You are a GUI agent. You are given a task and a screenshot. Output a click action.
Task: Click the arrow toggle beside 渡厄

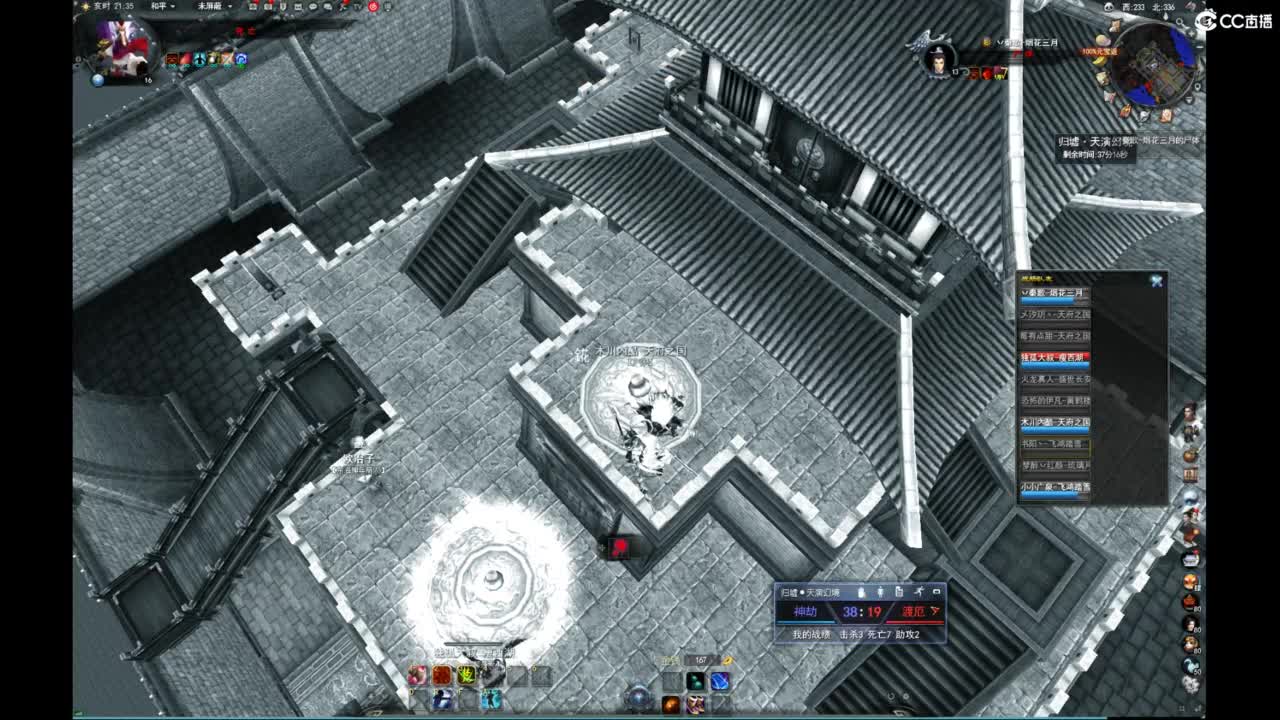coord(935,611)
